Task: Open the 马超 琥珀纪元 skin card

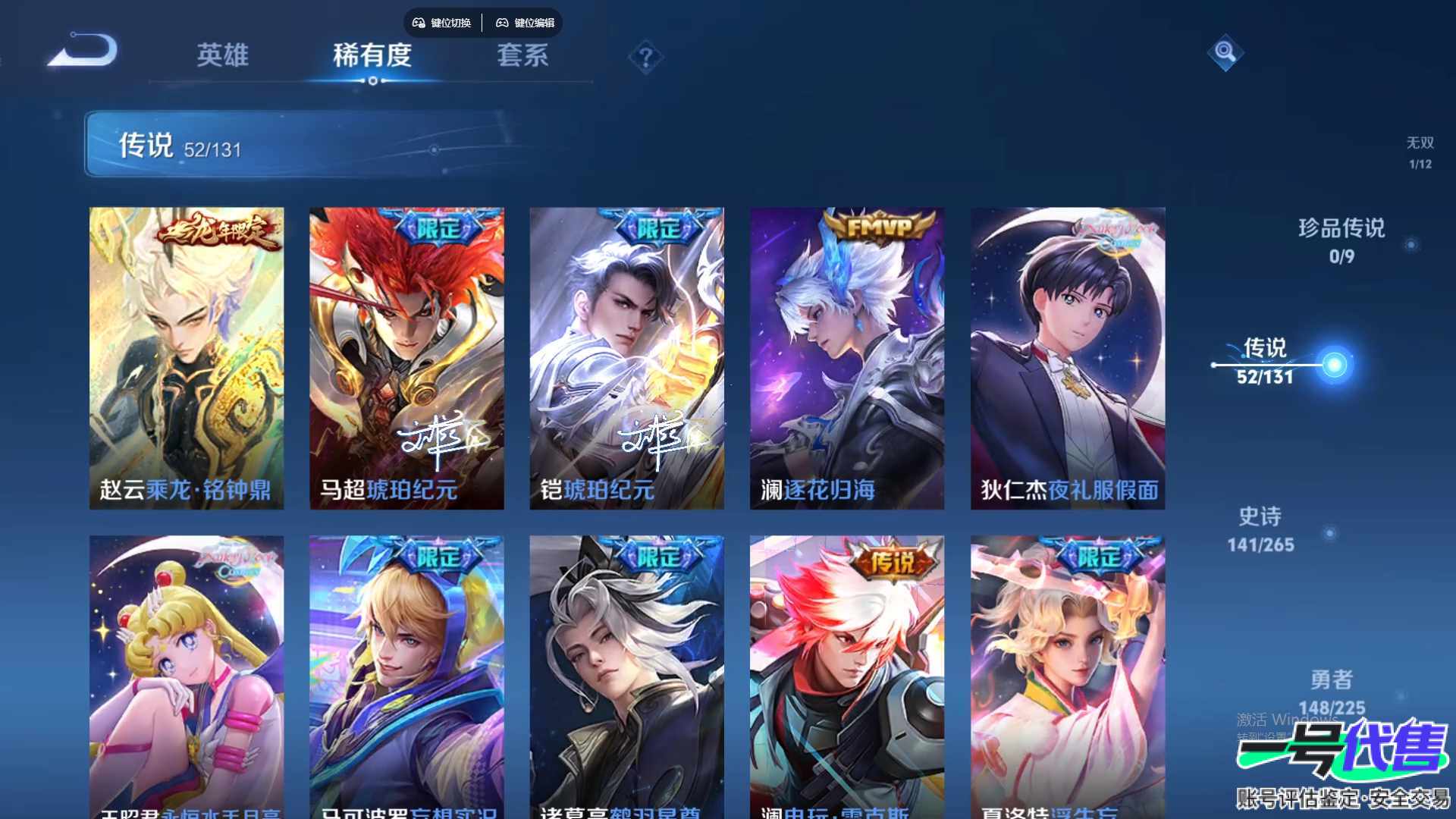Action: [x=406, y=358]
